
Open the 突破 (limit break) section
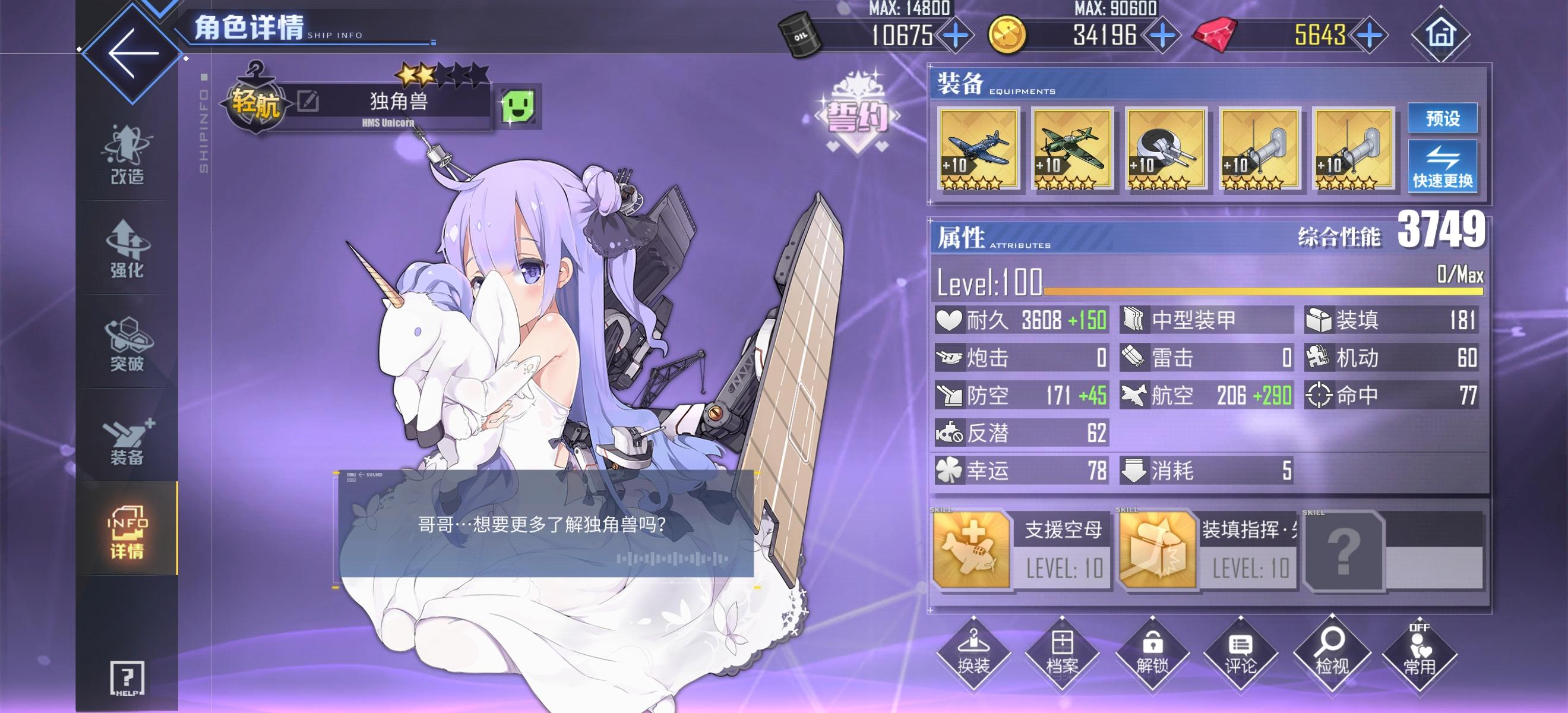(128, 344)
